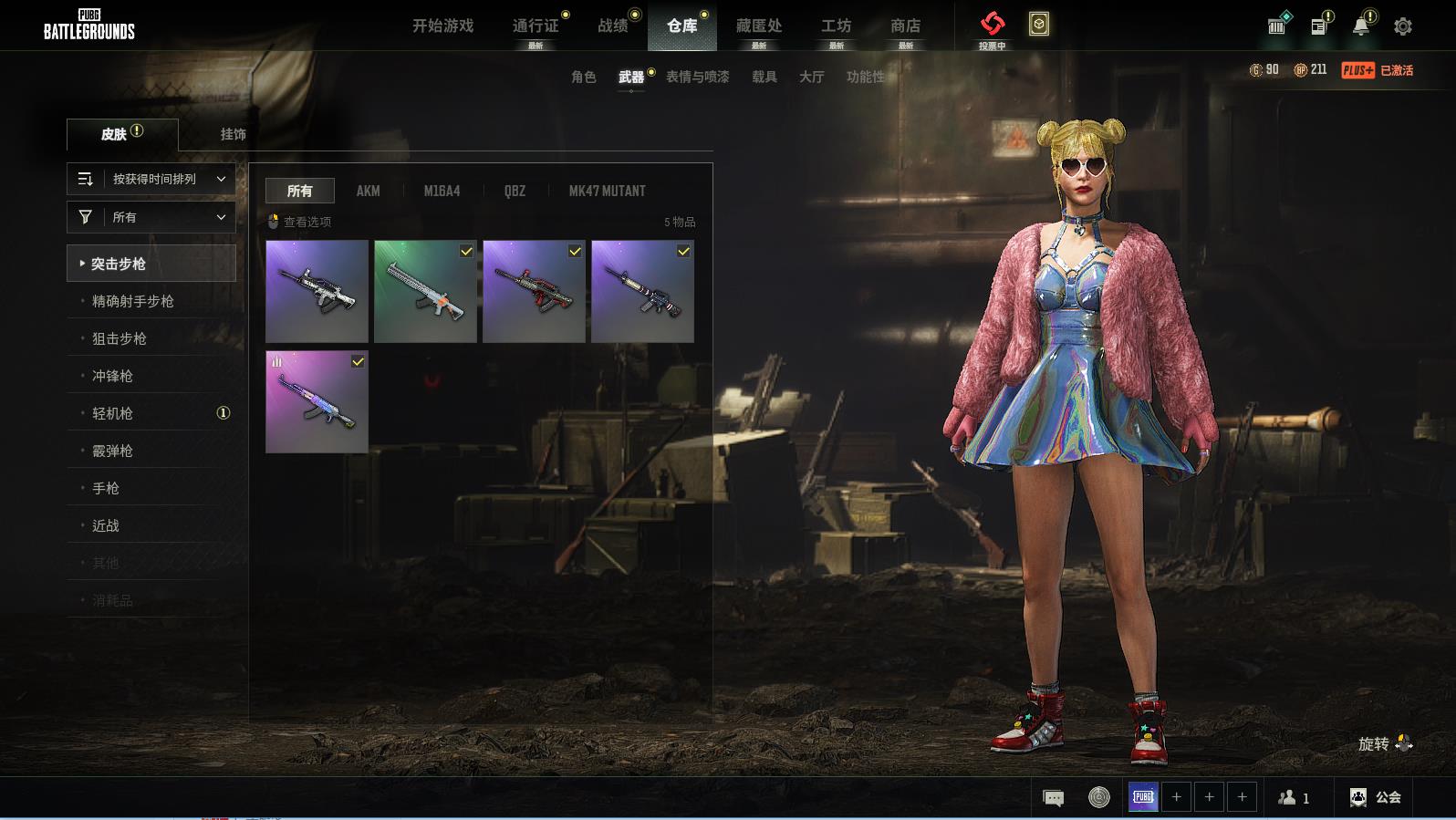Switch to the 角色 character sub-tab
This screenshot has width=1456, height=820.
[x=583, y=77]
